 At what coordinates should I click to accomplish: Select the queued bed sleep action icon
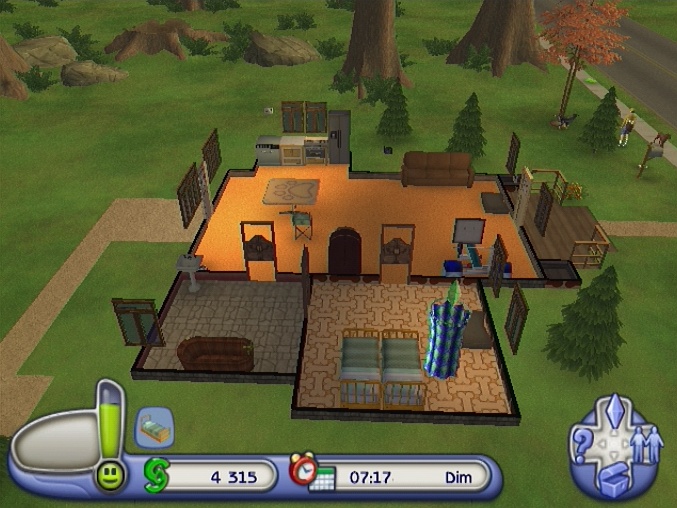tap(154, 426)
